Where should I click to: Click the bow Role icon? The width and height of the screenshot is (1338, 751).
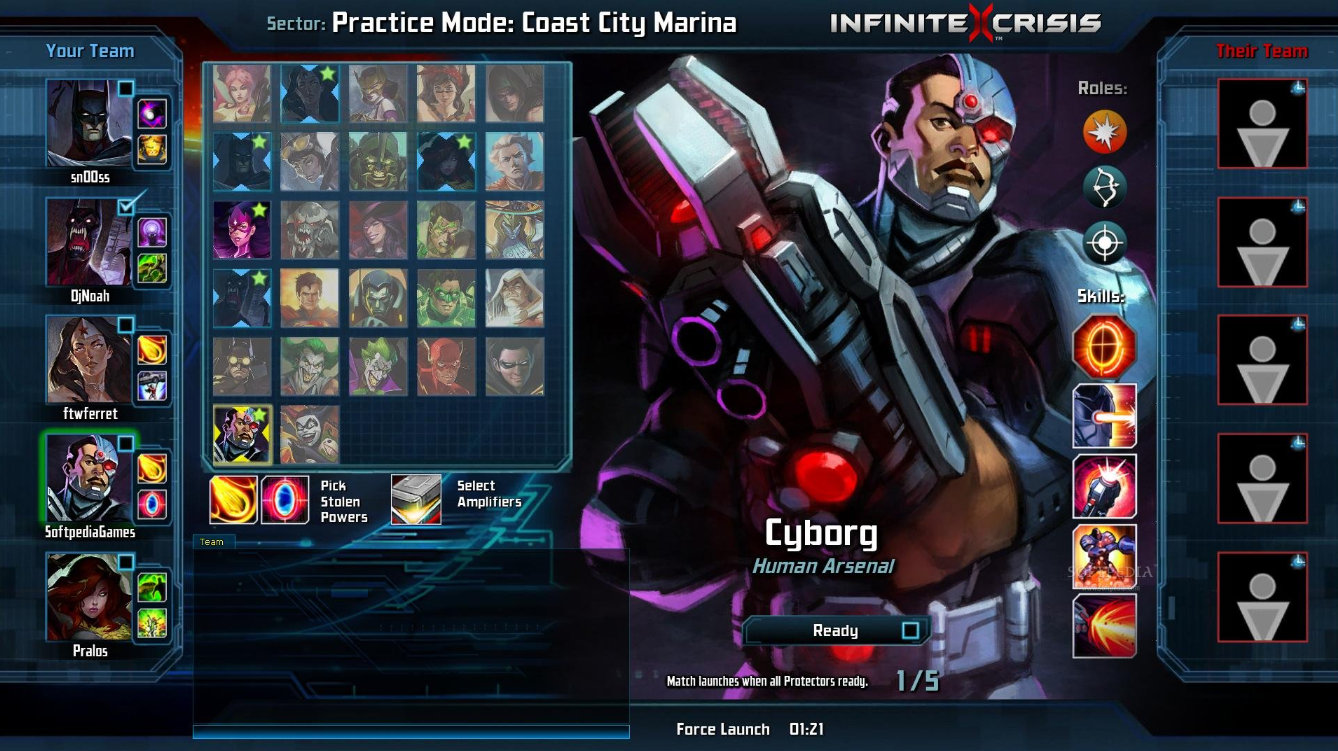pos(1104,187)
